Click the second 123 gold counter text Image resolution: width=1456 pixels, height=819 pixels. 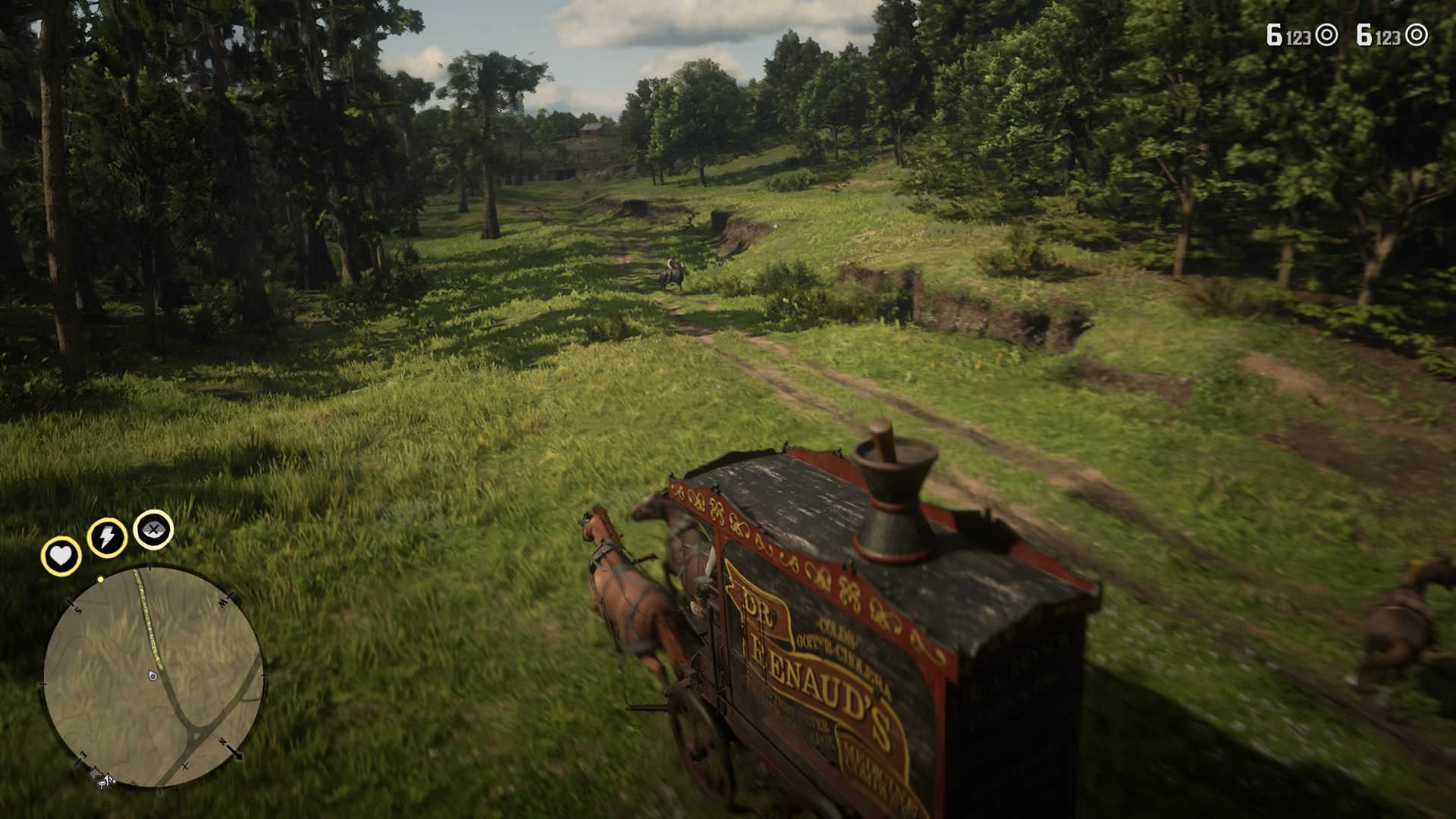click(x=1388, y=36)
